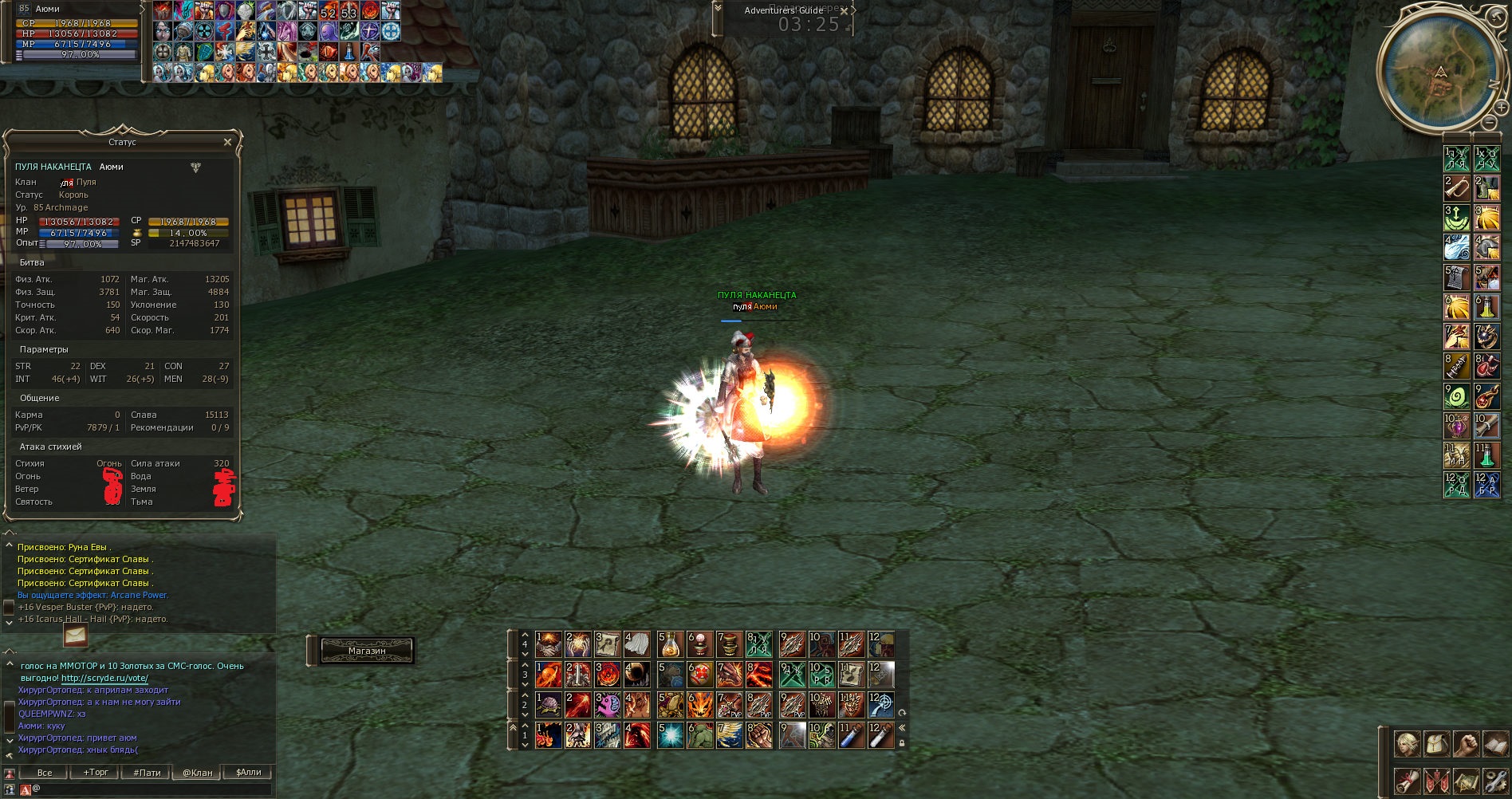Open the inventory backpack menu icon
1512x799 pixels.
1437,745
